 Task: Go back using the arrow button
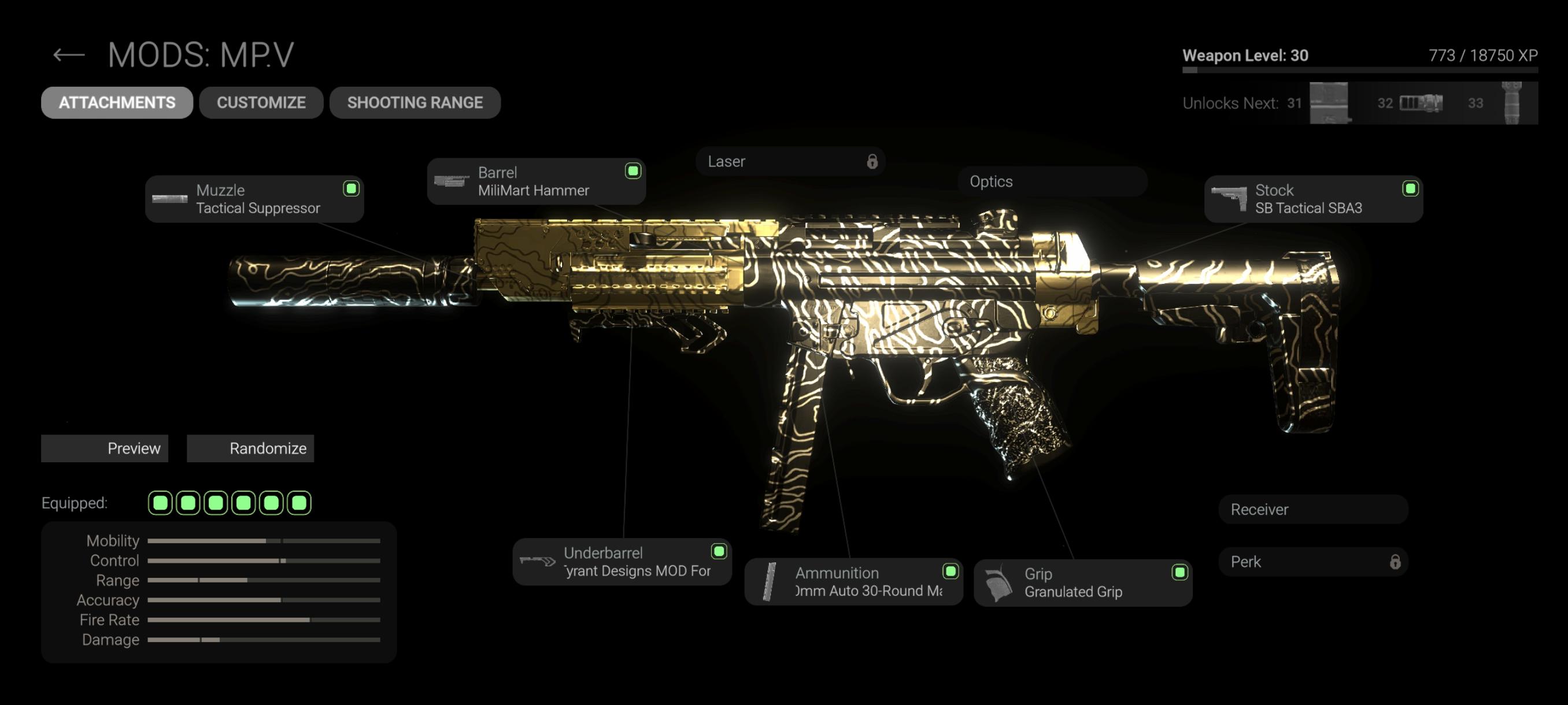(x=68, y=55)
